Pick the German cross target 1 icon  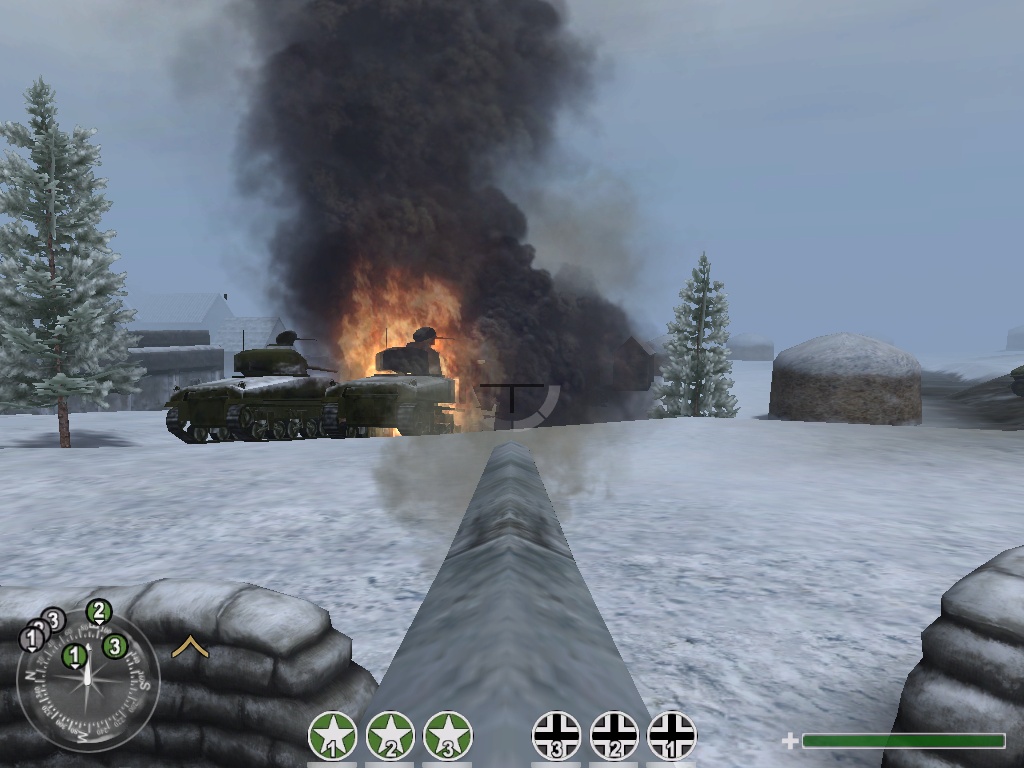pos(672,737)
